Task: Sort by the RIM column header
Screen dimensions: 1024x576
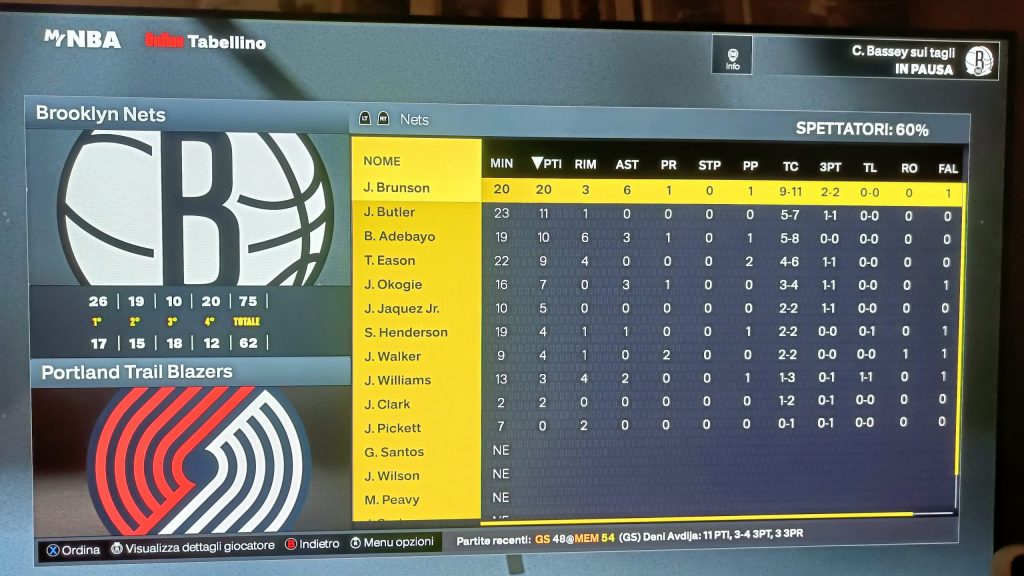Action: 586,165
